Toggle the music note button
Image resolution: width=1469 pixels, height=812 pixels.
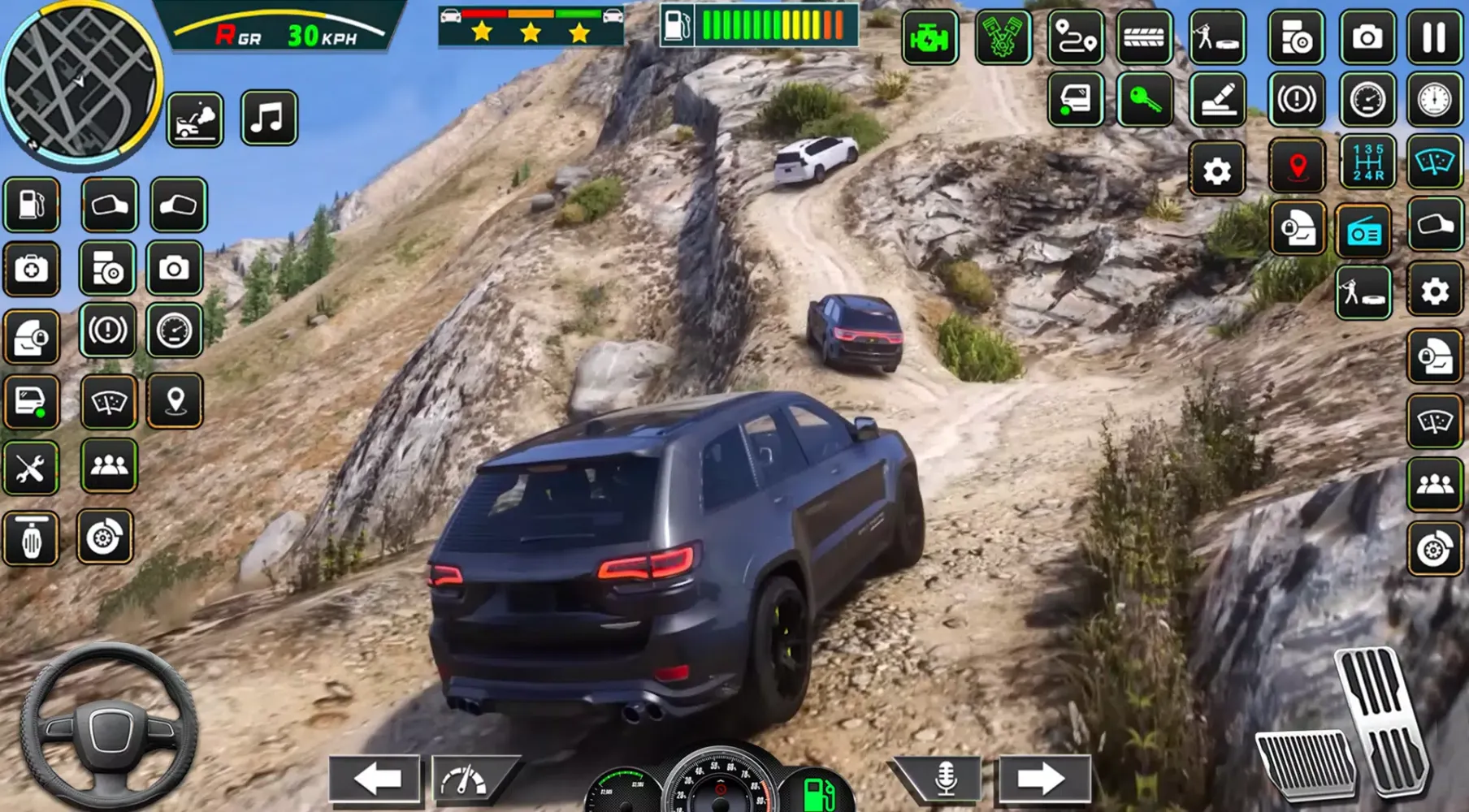click(x=269, y=119)
